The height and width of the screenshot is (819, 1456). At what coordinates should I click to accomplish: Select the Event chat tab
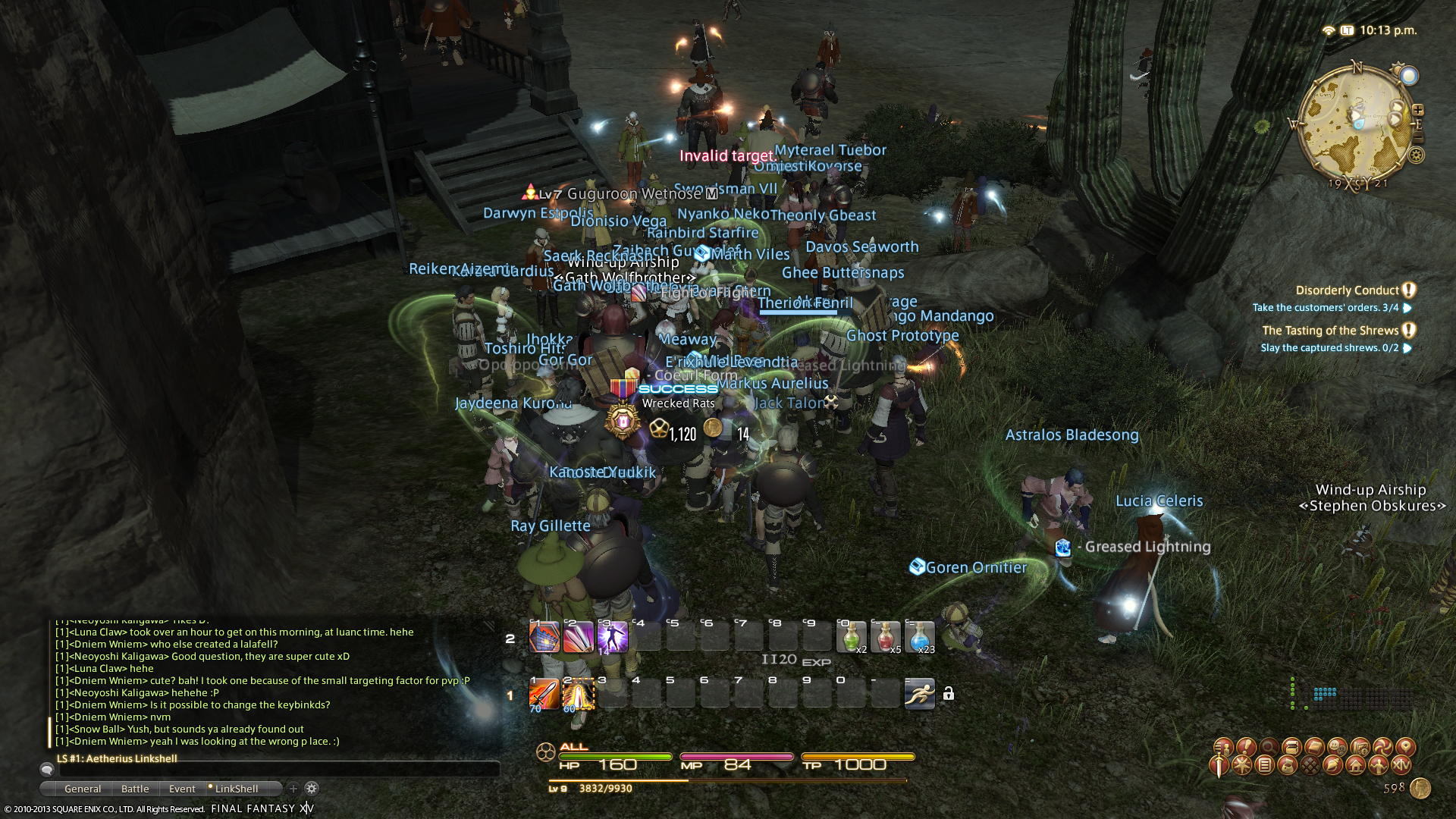click(x=182, y=789)
